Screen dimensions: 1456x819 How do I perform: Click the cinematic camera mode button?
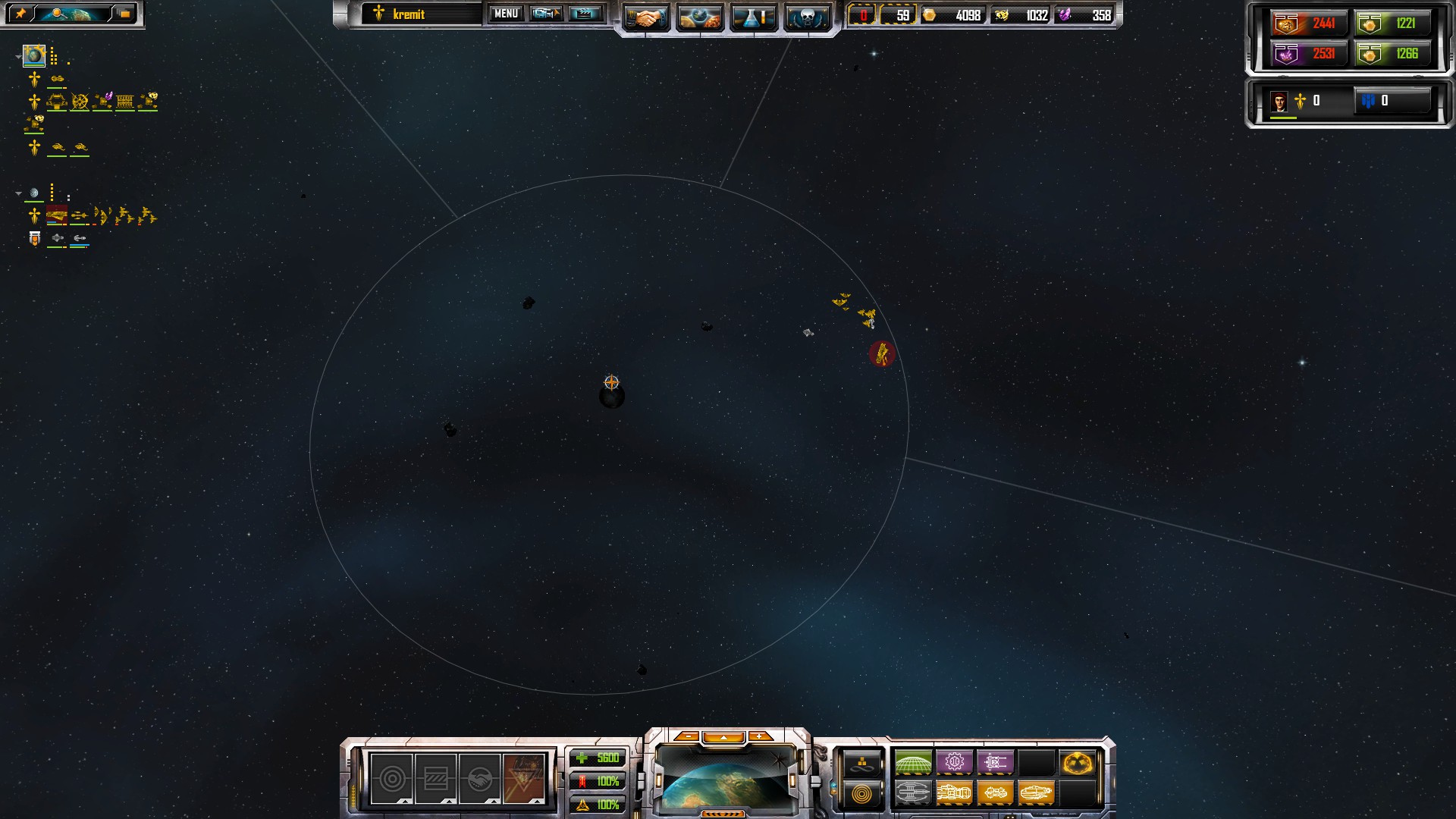click(x=545, y=14)
